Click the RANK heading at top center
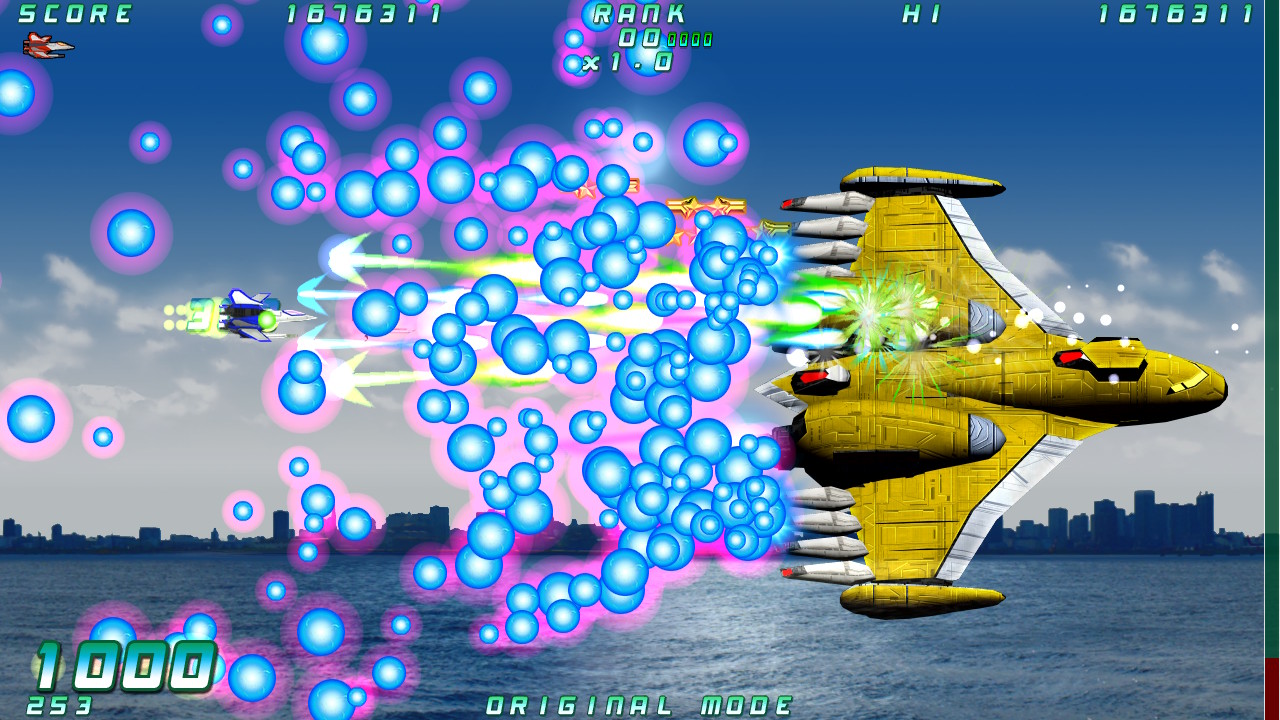Viewport: 1280px width, 720px height. tap(637, 14)
